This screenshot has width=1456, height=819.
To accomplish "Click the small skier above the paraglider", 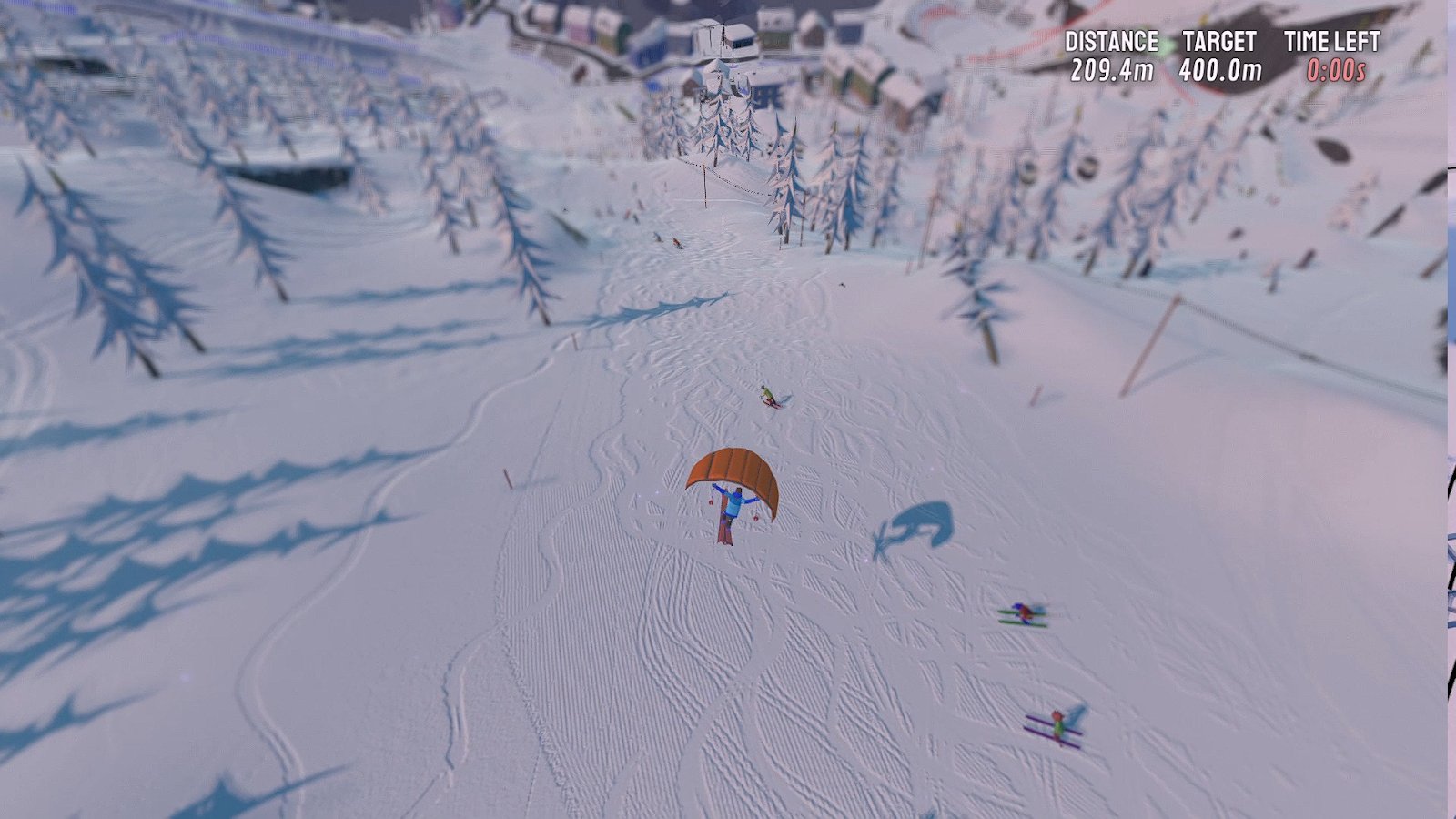I will click(x=769, y=396).
